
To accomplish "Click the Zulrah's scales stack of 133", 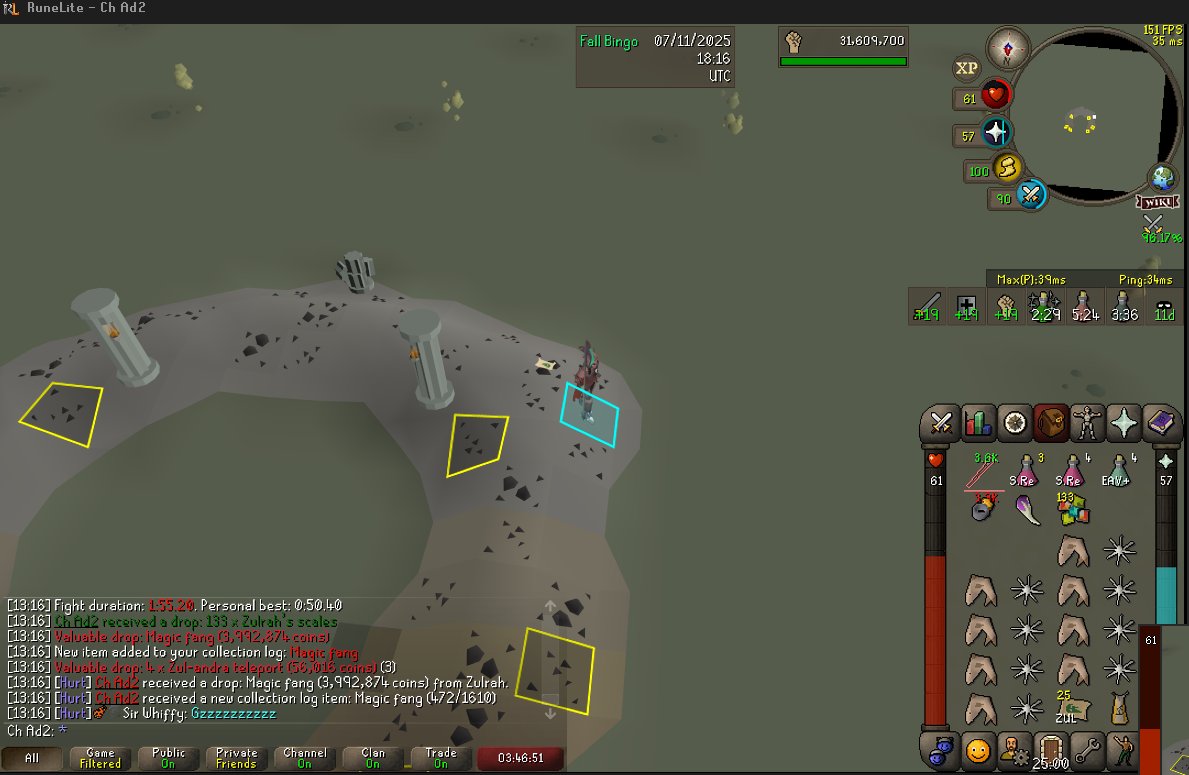I will point(1073,509).
